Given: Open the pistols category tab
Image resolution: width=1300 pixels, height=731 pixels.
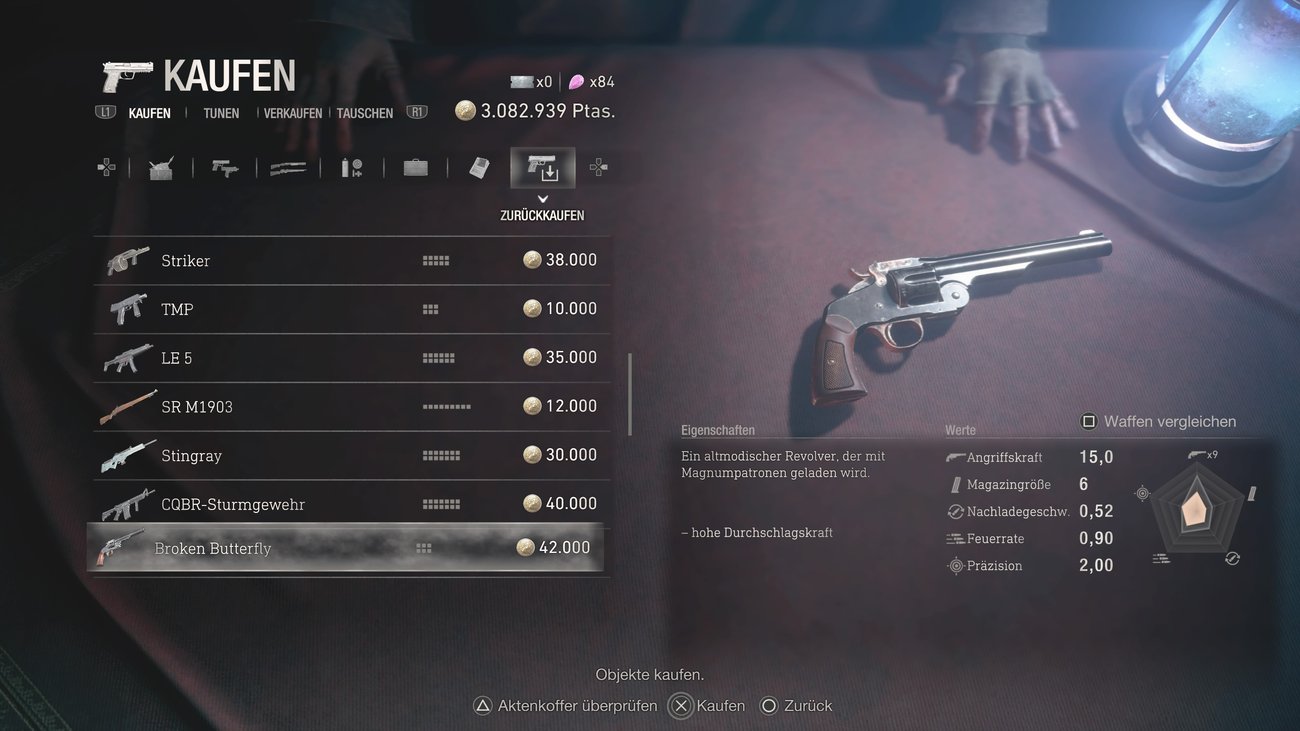Looking at the screenshot, I should pos(224,167).
